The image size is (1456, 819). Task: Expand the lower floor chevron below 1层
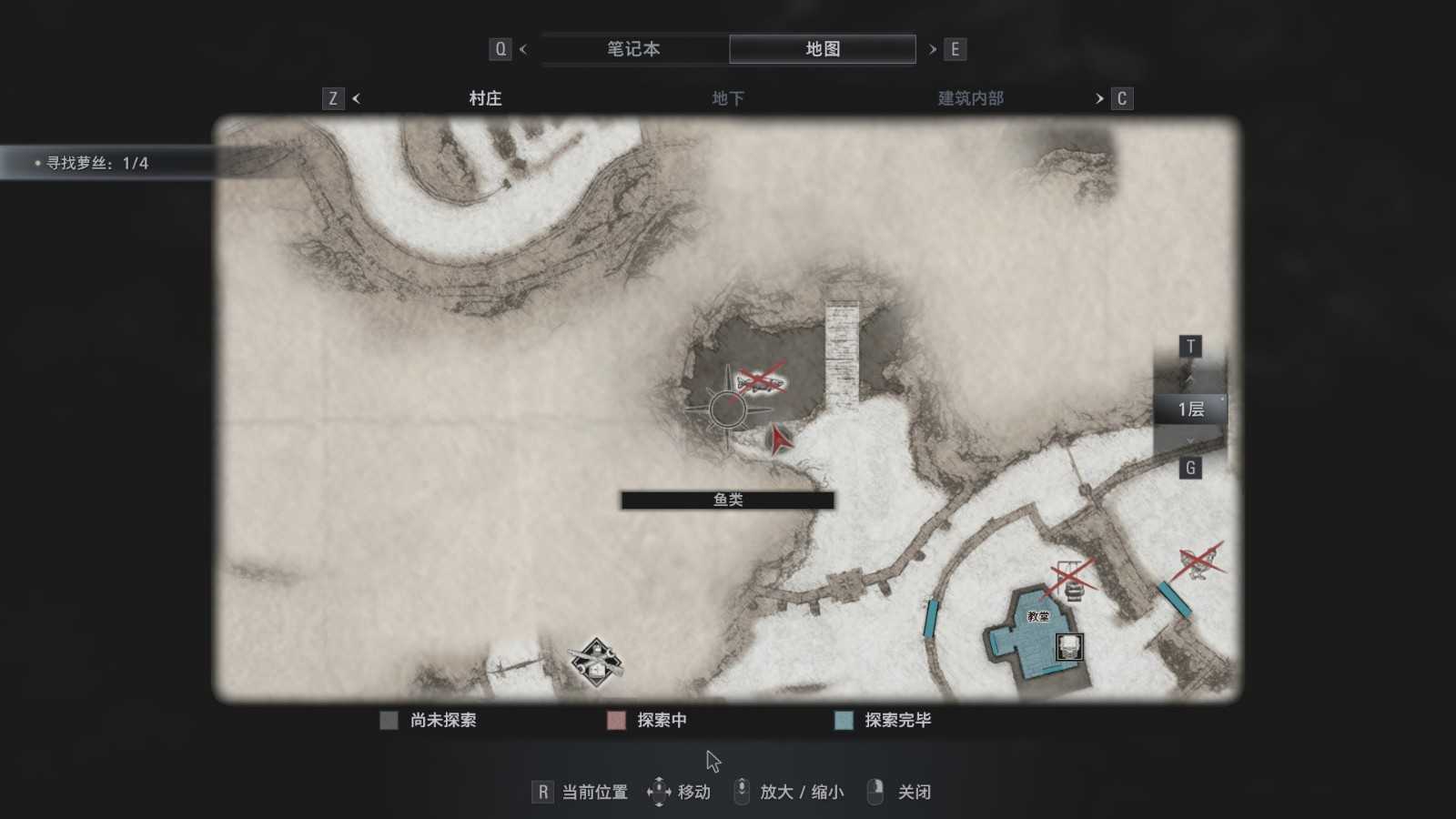tap(1190, 440)
